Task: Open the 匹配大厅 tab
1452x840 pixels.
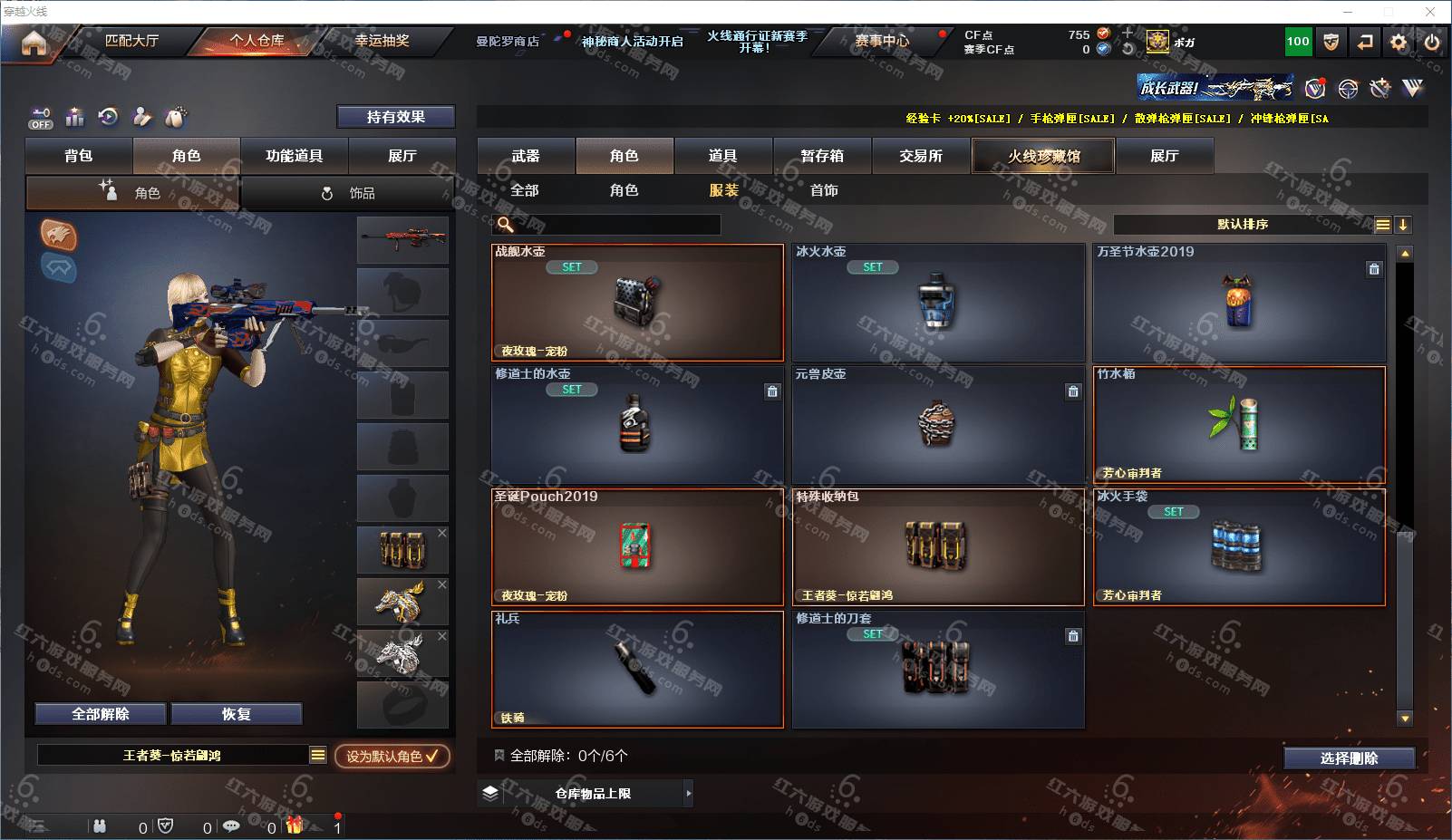Action: (x=131, y=41)
